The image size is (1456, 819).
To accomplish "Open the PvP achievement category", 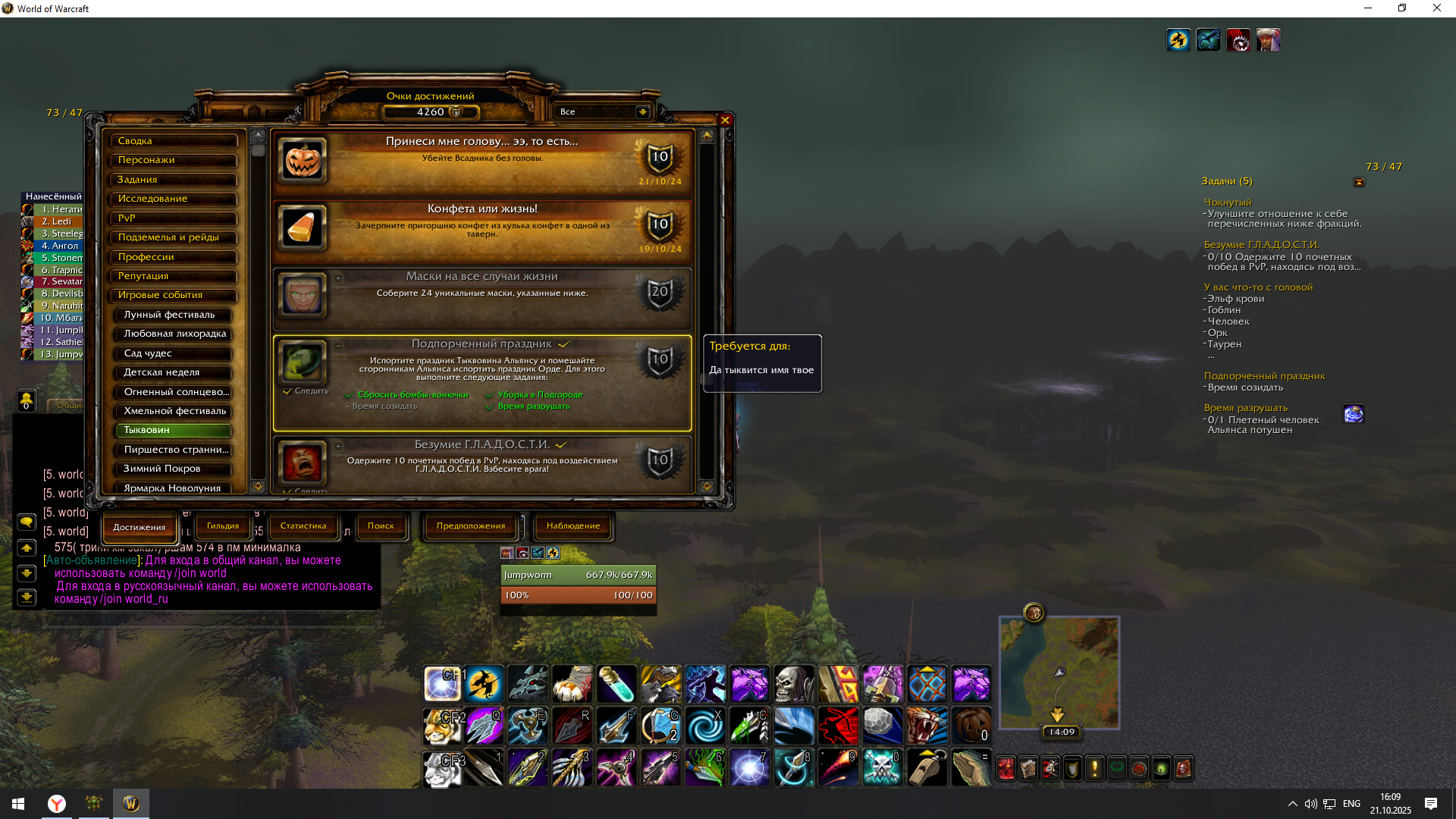I will 174,218.
